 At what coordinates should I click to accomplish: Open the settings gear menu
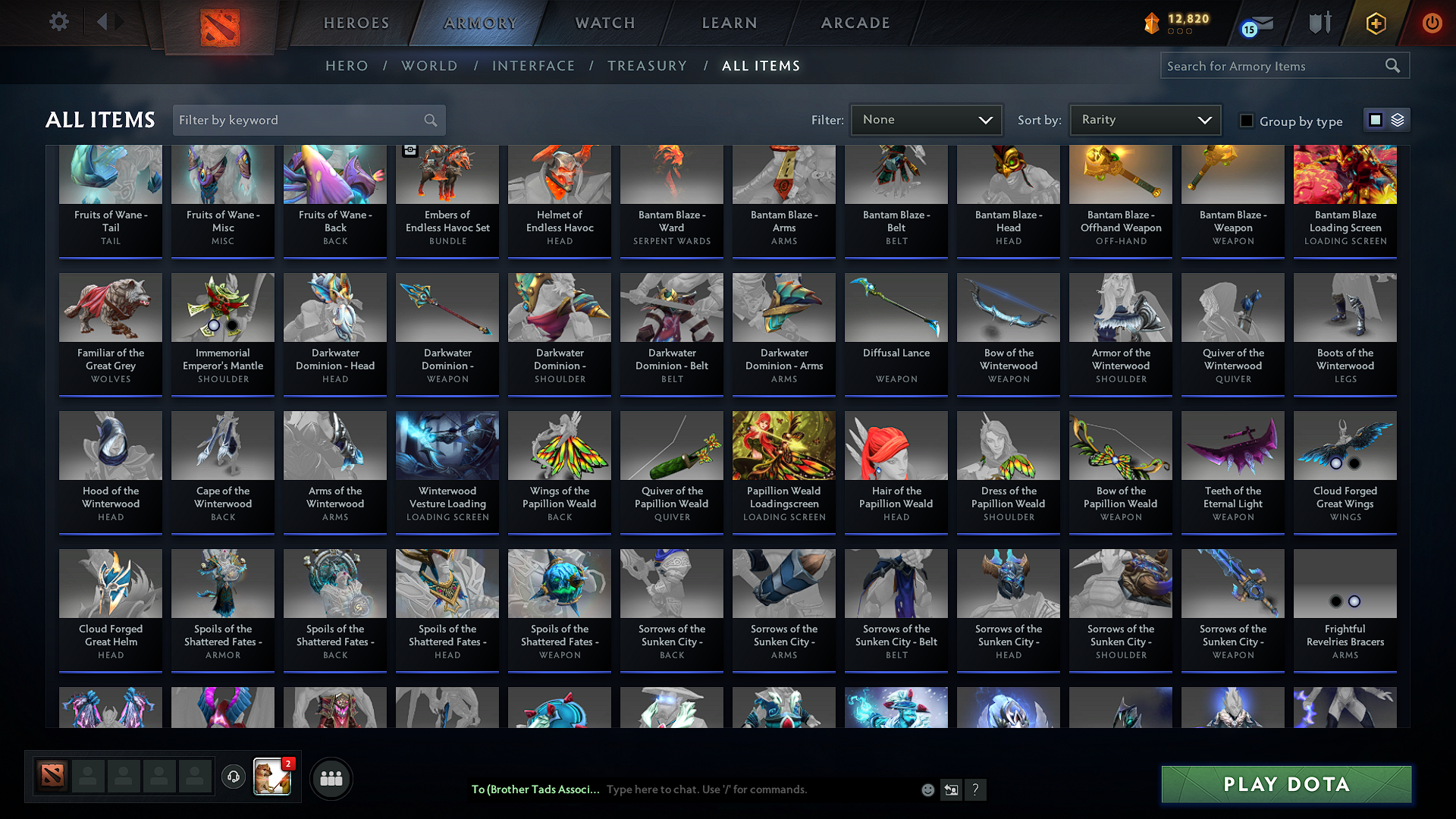[x=58, y=22]
